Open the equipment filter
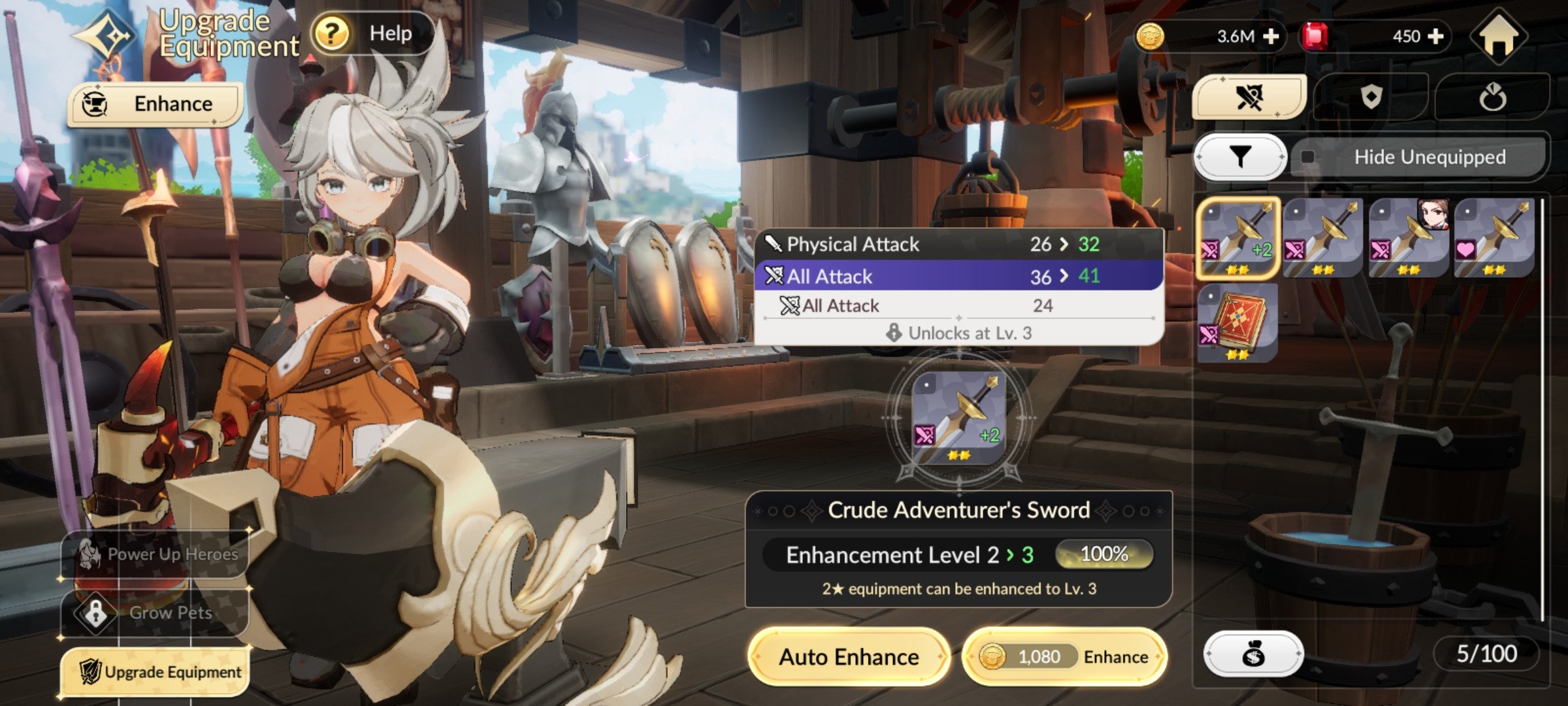The image size is (1568, 706). click(1239, 157)
